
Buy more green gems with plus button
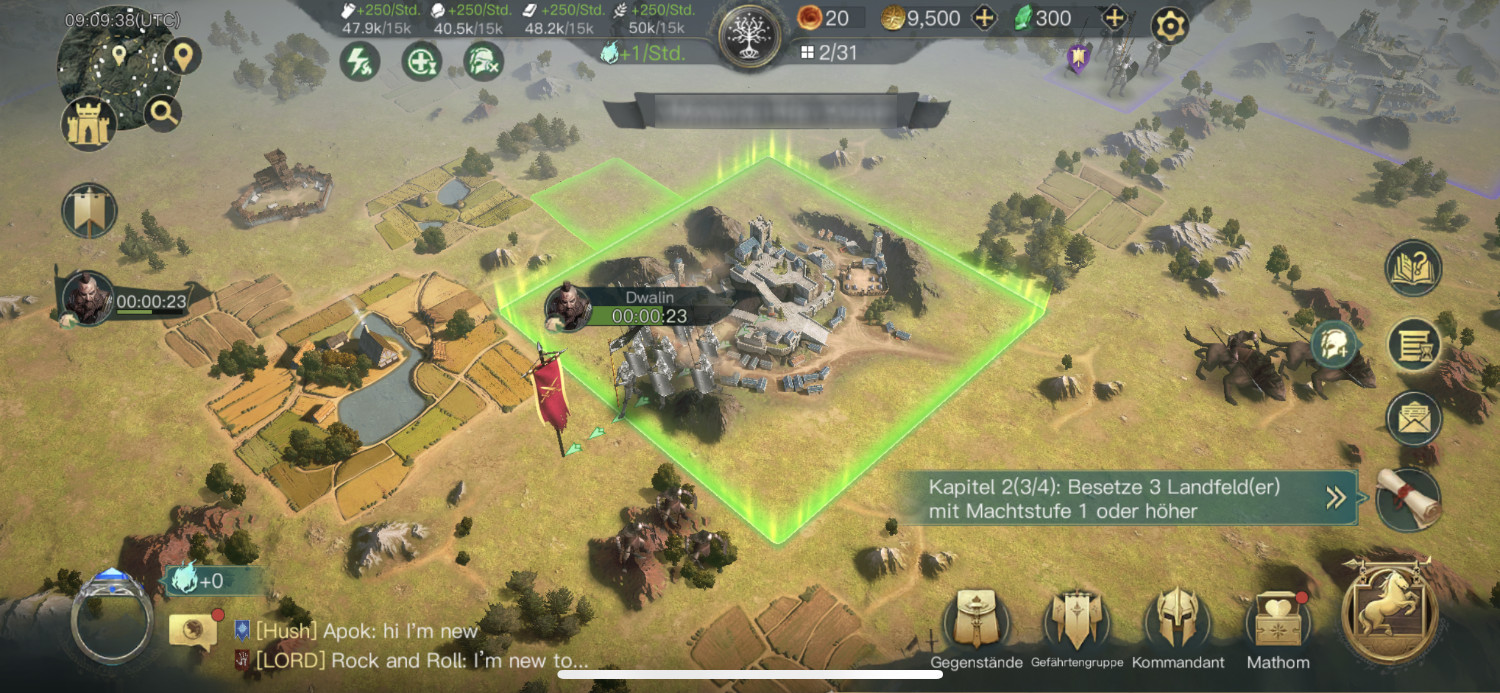[x=1113, y=18]
